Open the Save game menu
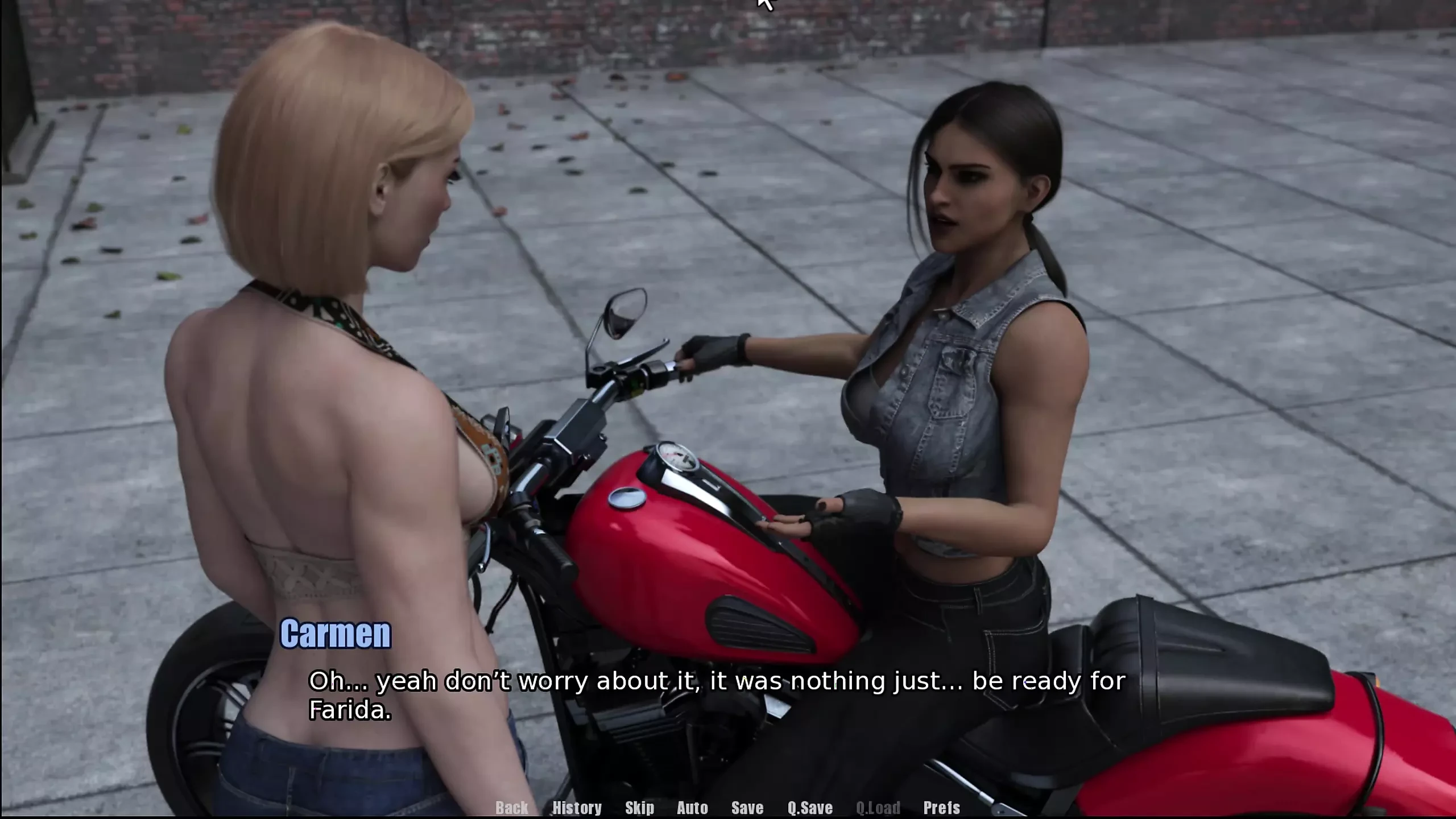This screenshot has width=1456, height=819. click(747, 808)
